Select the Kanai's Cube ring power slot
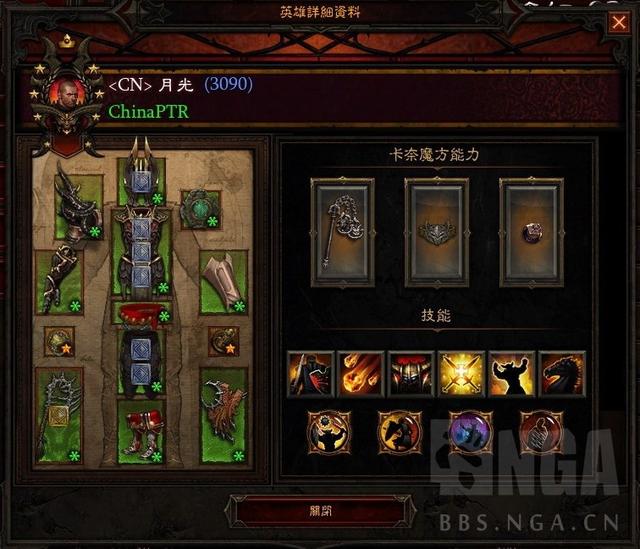640x549 pixels. (530, 232)
